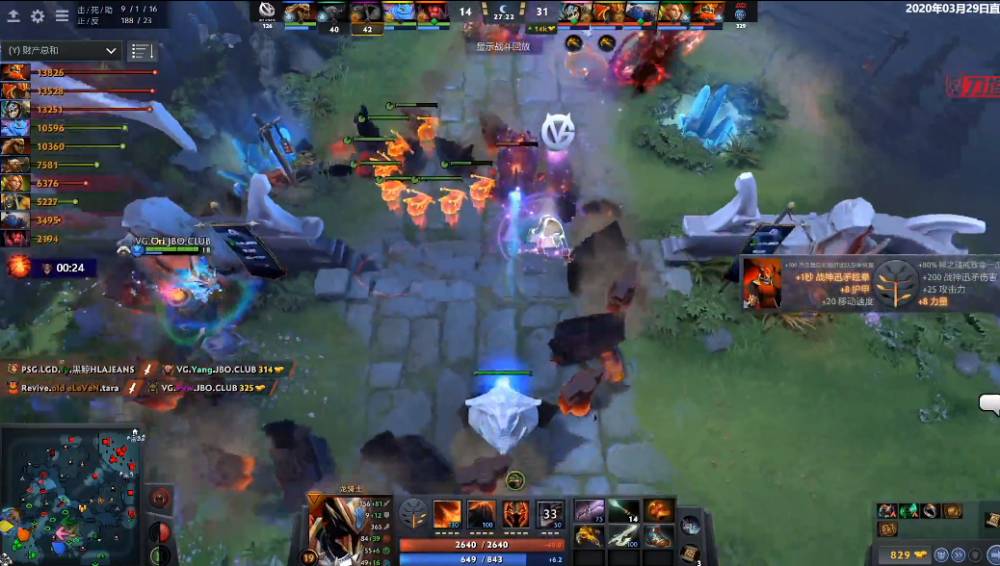Viewport: 1000px width, 566px height.
Task: Click the battle replay label under the clock
Action: pyautogui.click(x=503, y=46)
